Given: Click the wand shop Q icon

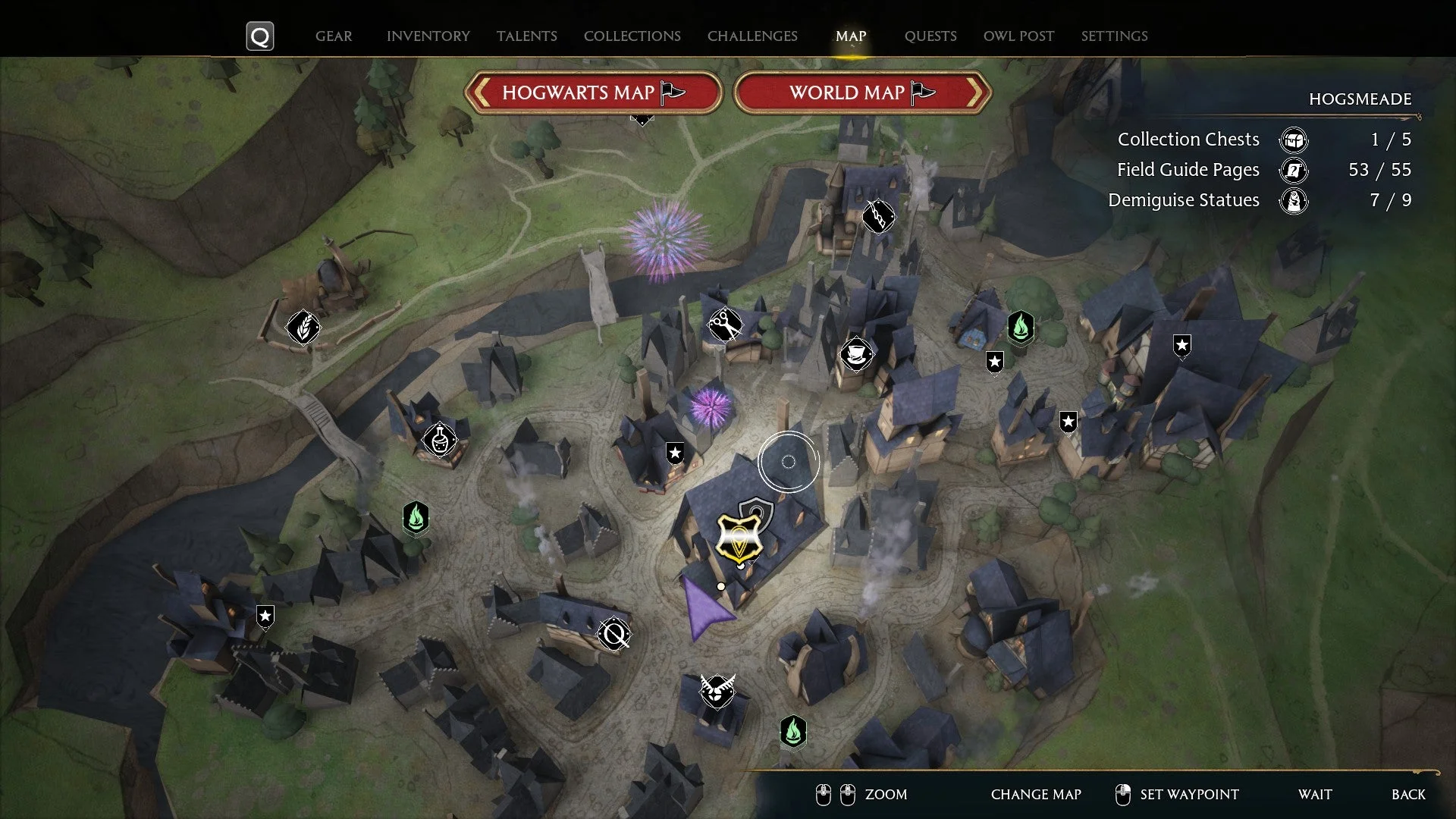Looking at the screenshot, I should tap(614, 635).
